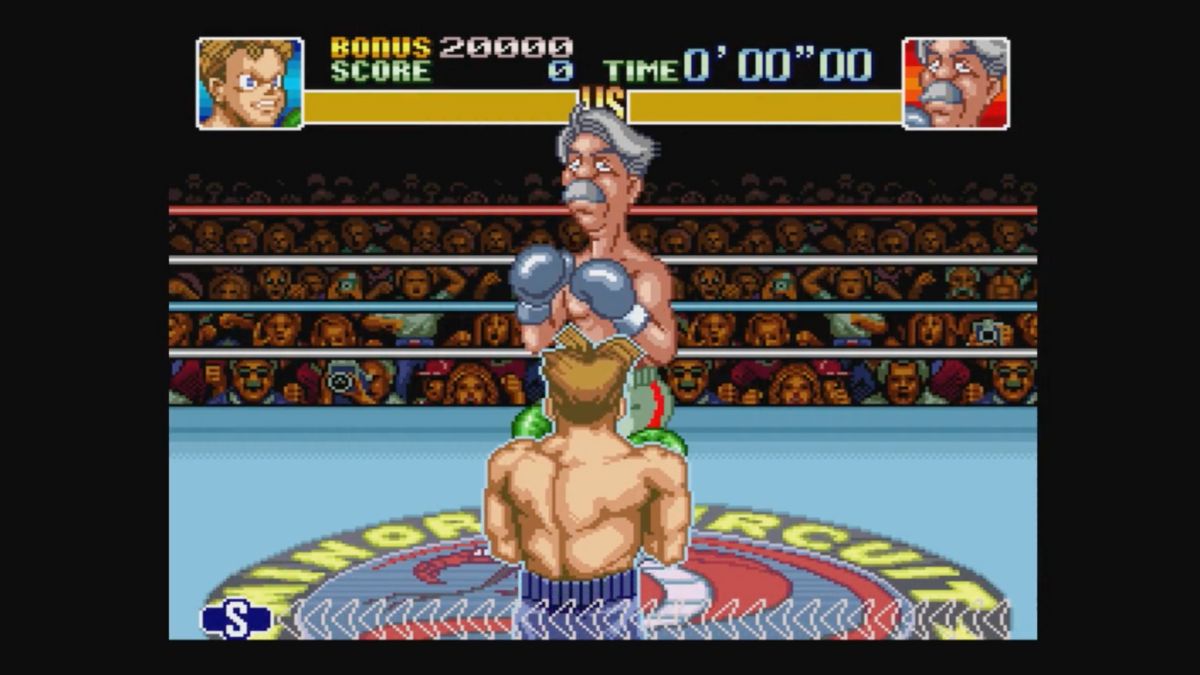The height and width of the screenshot is (675, 1200).
Task: Select the gray-haired opponent portrait
Action: click(x=955, y=84)
